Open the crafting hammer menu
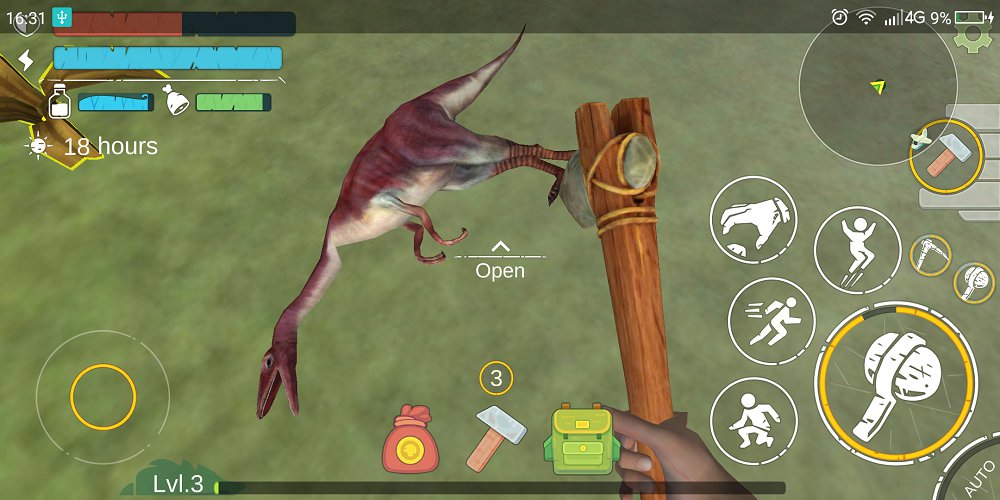The image size is (1000, 500). 496,436
